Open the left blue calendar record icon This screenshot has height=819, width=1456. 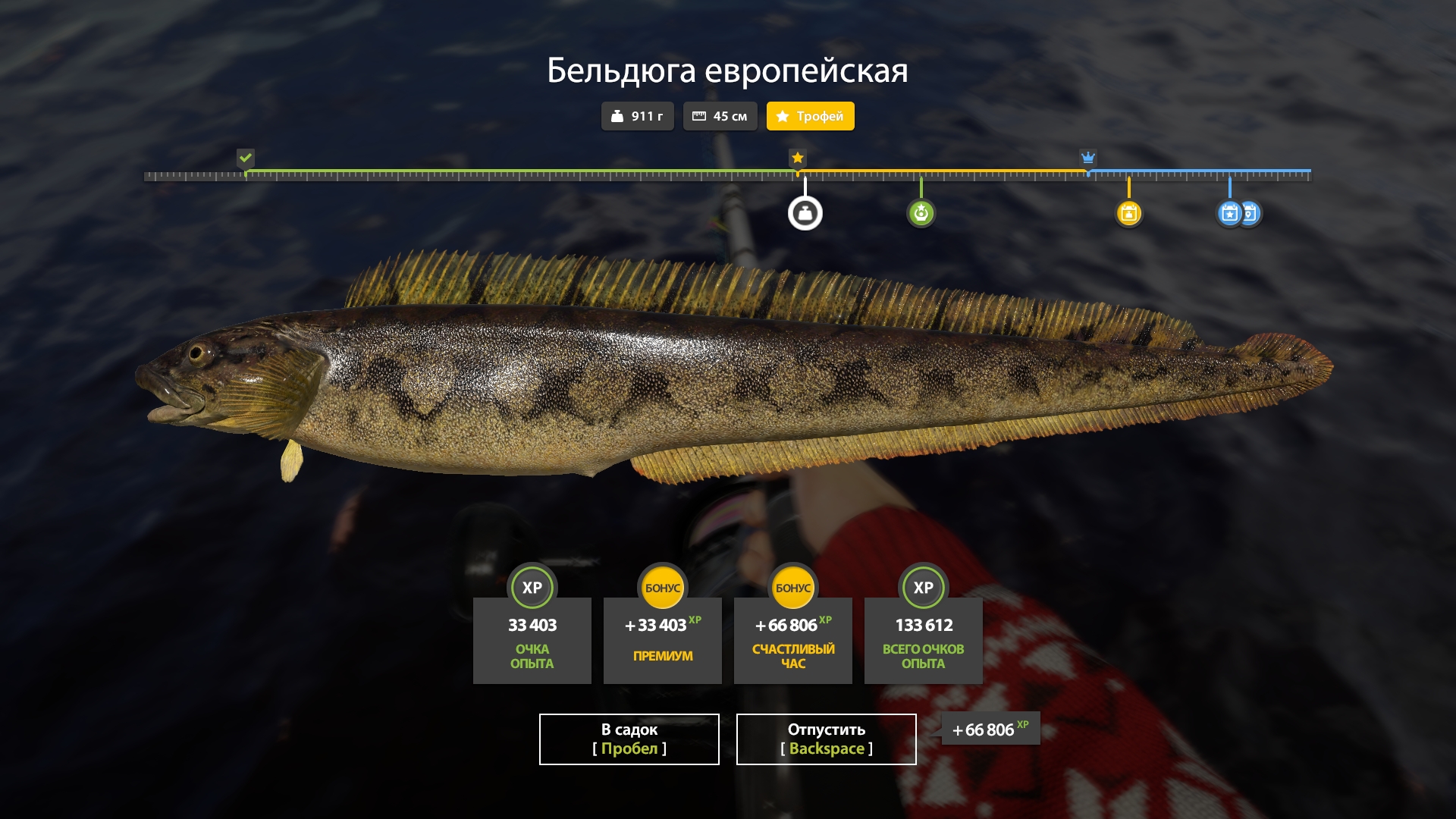point(1228,213)
